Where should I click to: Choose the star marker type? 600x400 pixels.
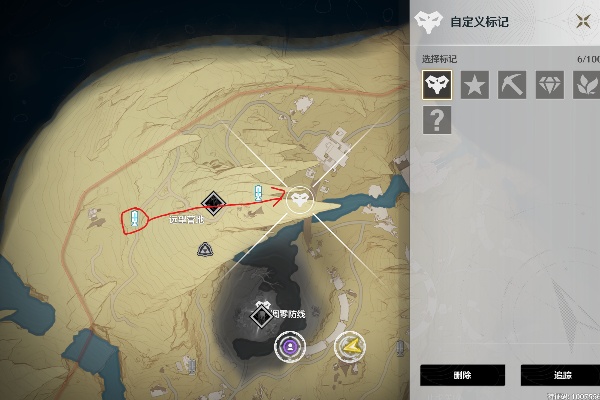(474, 85)
